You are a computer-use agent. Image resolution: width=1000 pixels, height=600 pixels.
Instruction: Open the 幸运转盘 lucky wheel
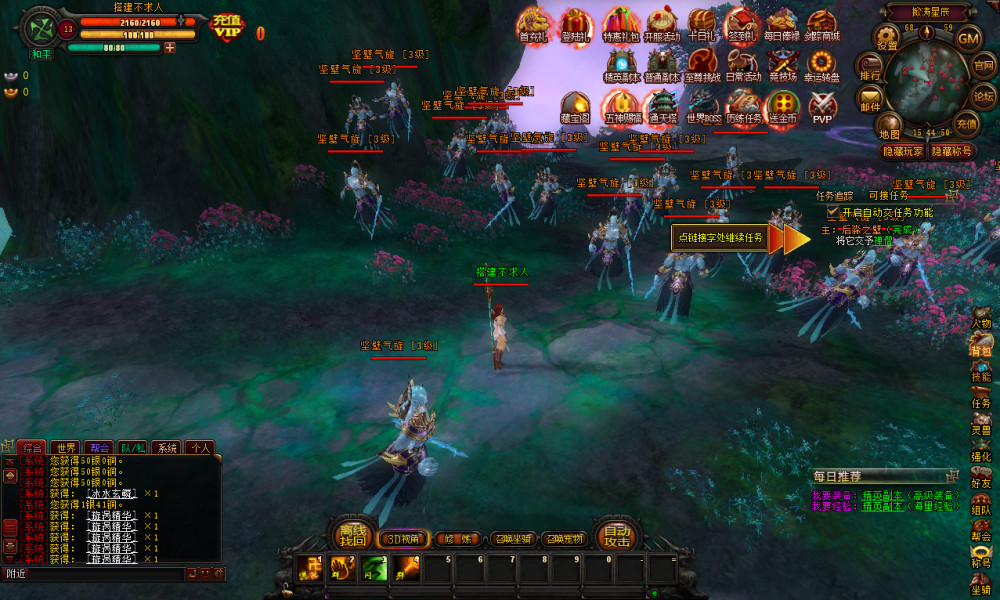point(822,65)
